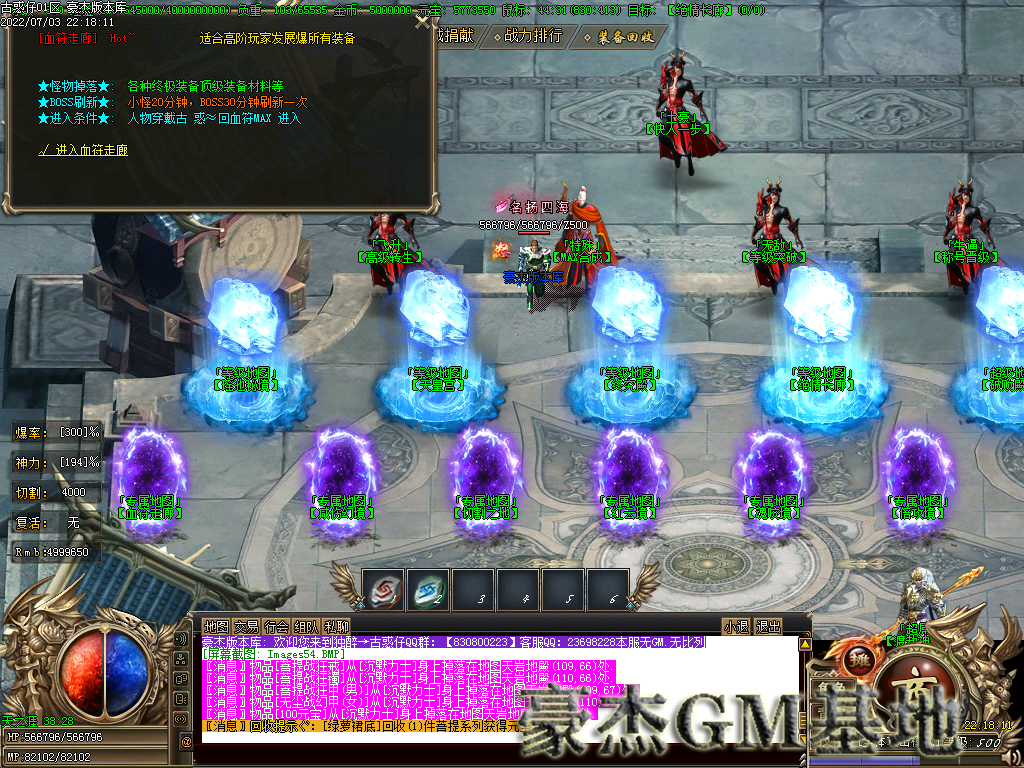Click the 进入血符走廊 link in the dialog
The image size is (1024, 768).
(x=90, y=150)
